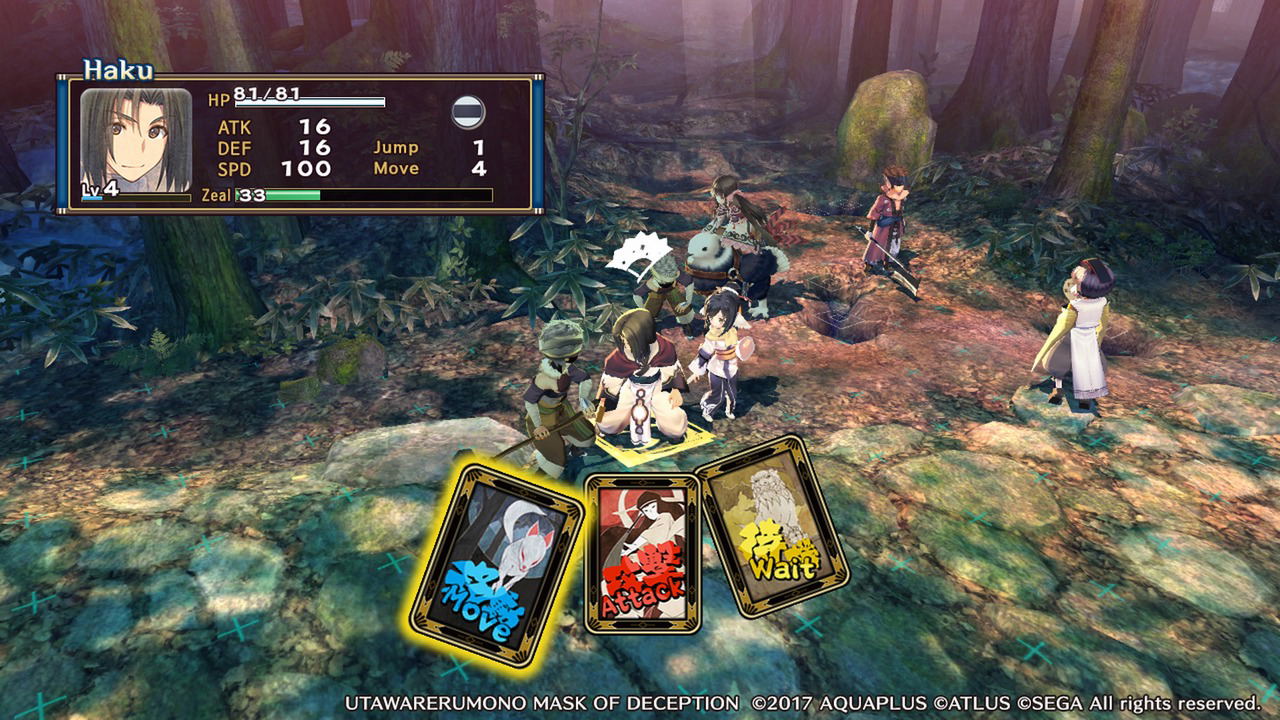Click the round element icon beside HP
This screenshot has height=720, width=1280.
point(468,112)
